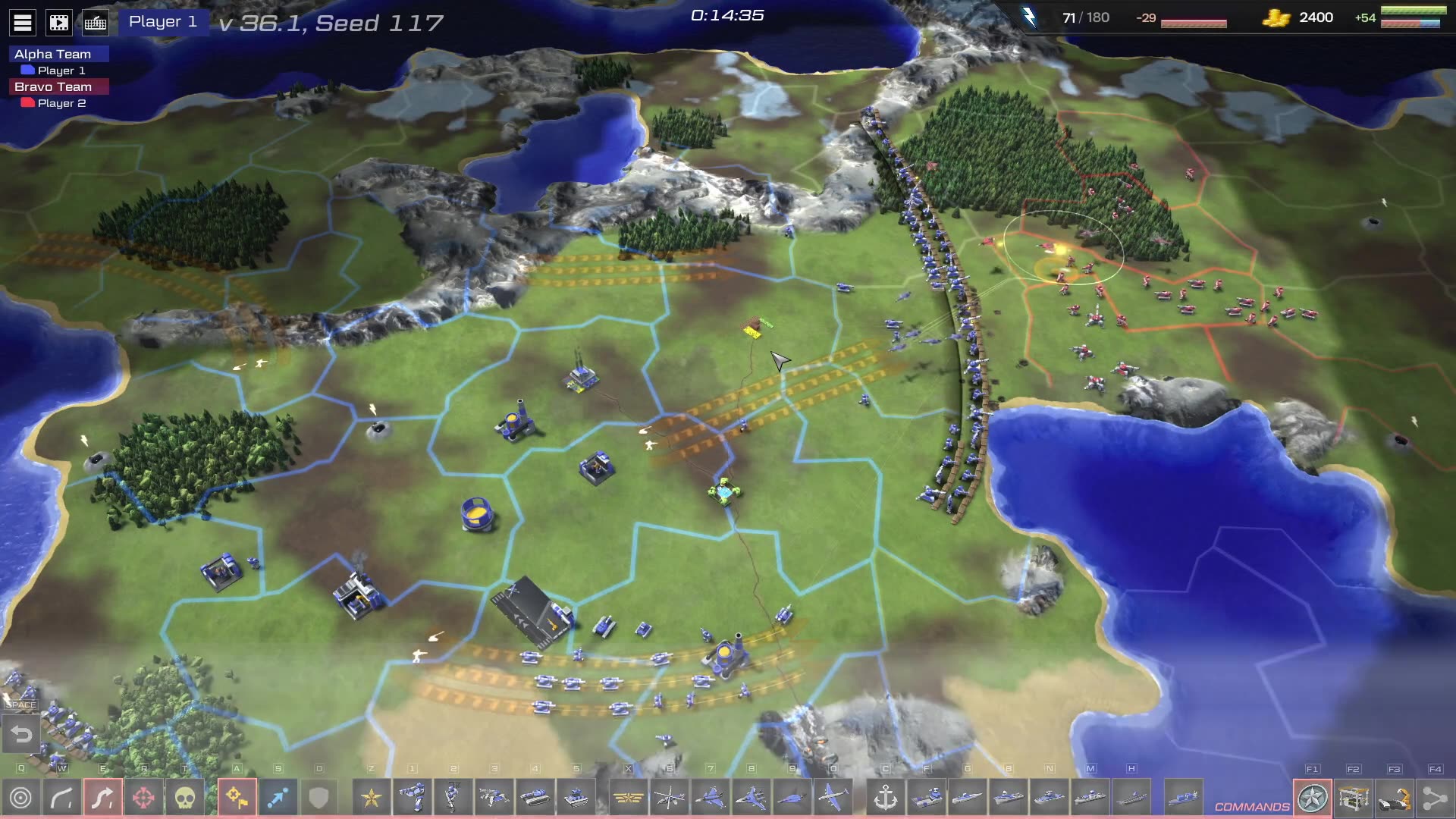Viewport: 1456px width, 819px height.
Task: Click the back arrow undo button
Action: point(21,734)
